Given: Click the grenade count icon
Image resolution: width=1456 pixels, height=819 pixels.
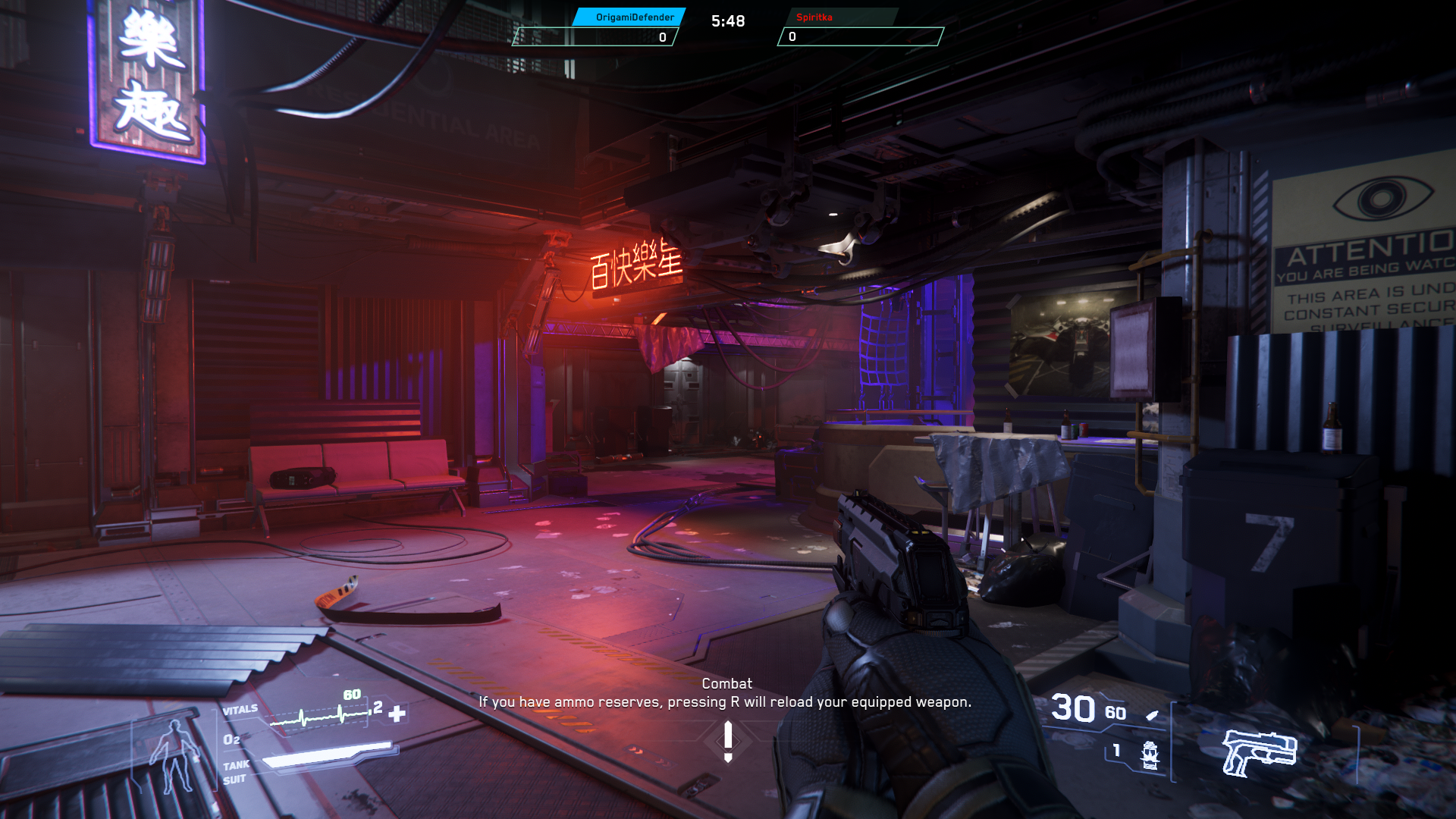Looking at the screenshot, I should [x=1150, y=755].
